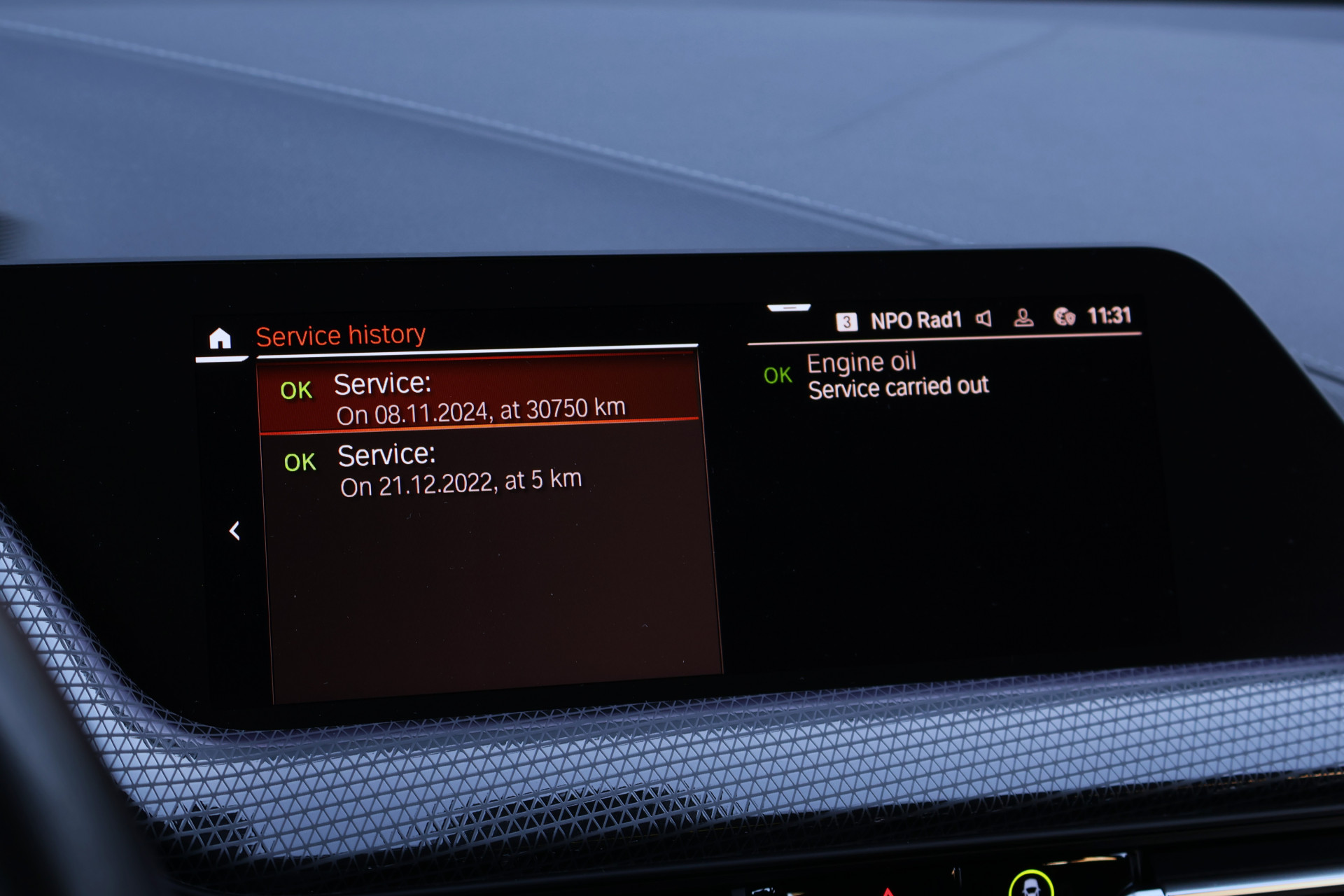Open the driver profile icon
Image resolution: width=1344 pixels, height=896 pixels.
(x=1023, y=318)
